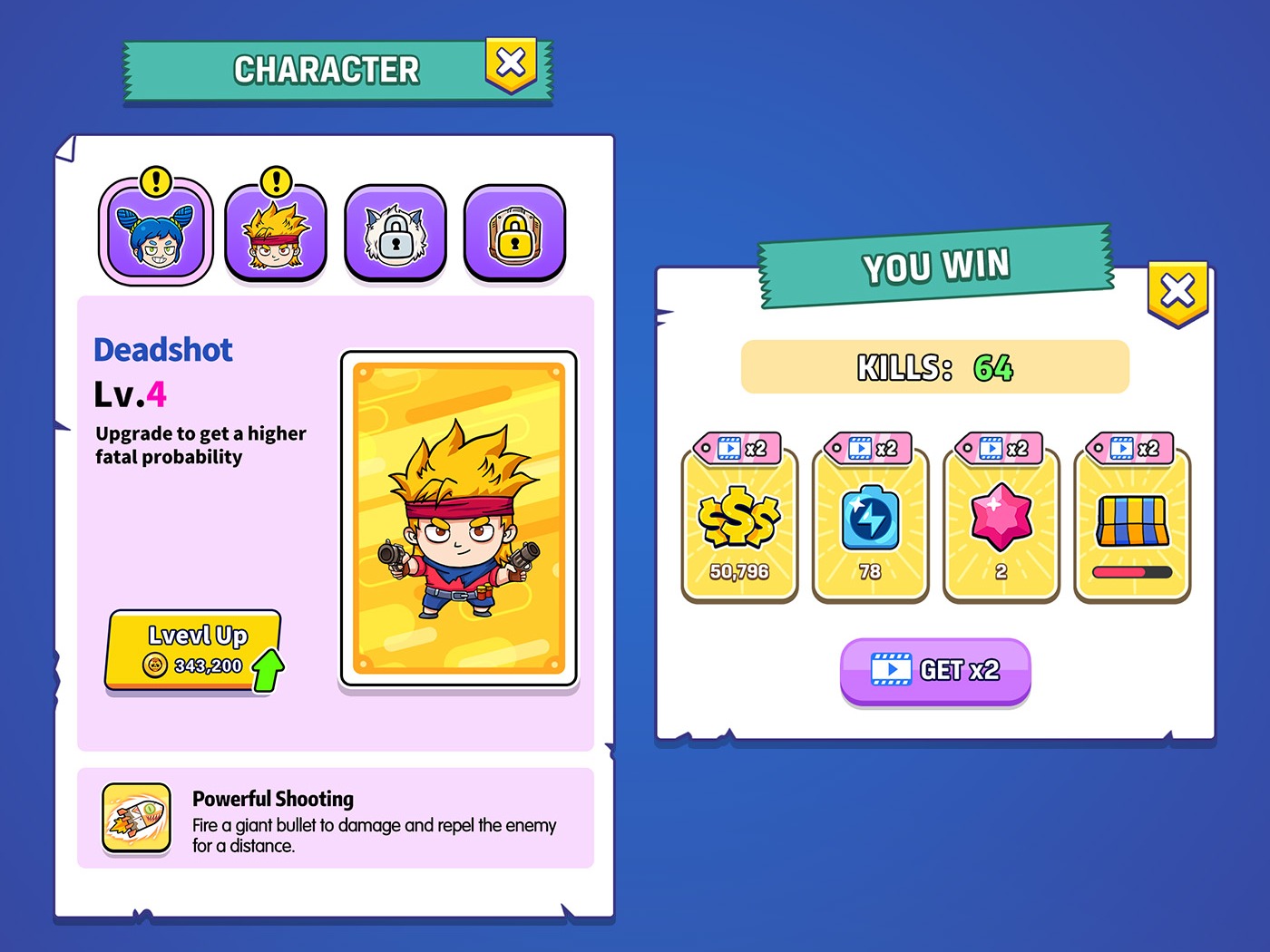Close the CHARACTER panel
The image size is (1270, 952).
(512, 62)
